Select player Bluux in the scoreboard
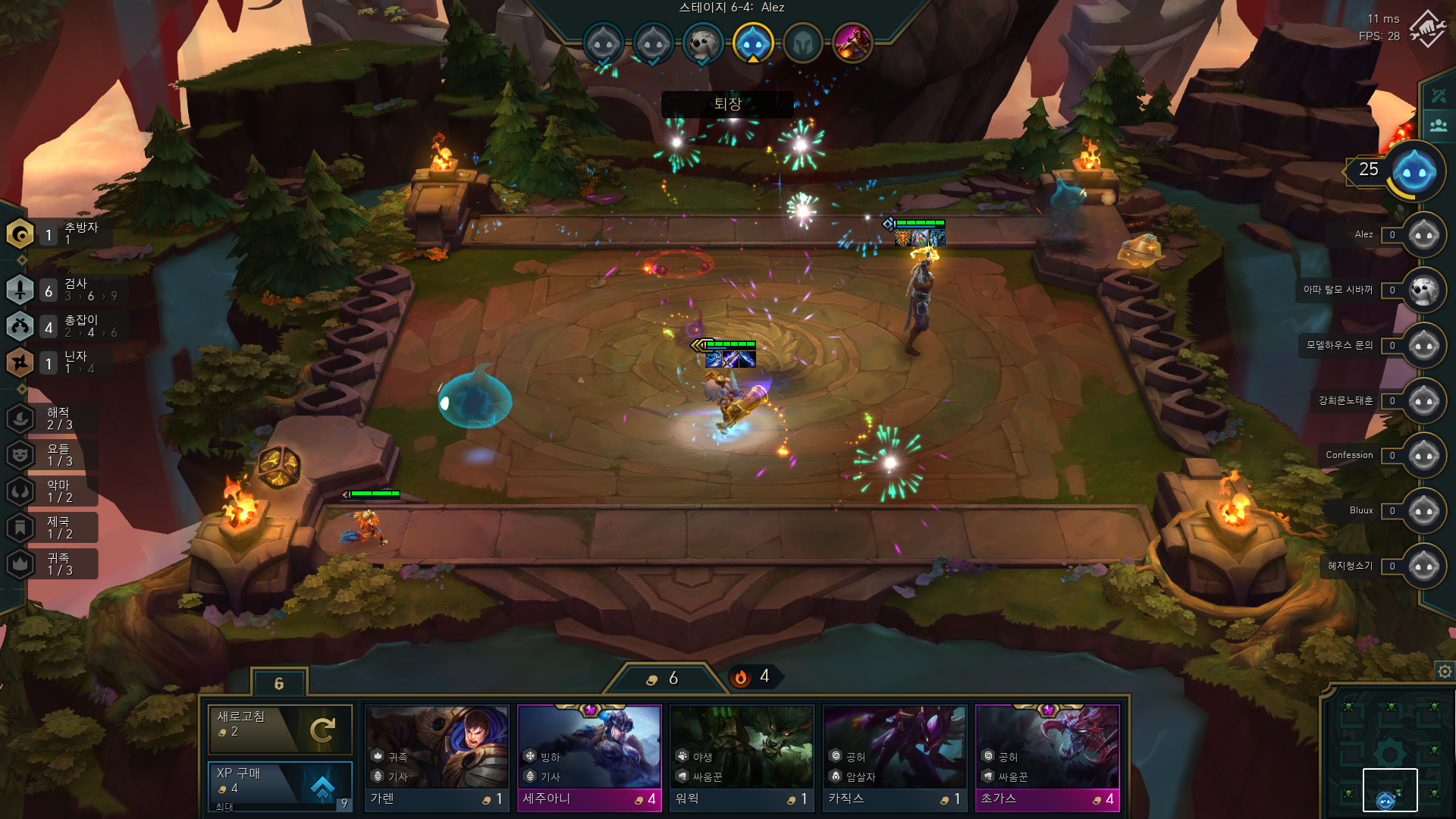 coord(1423,511)
